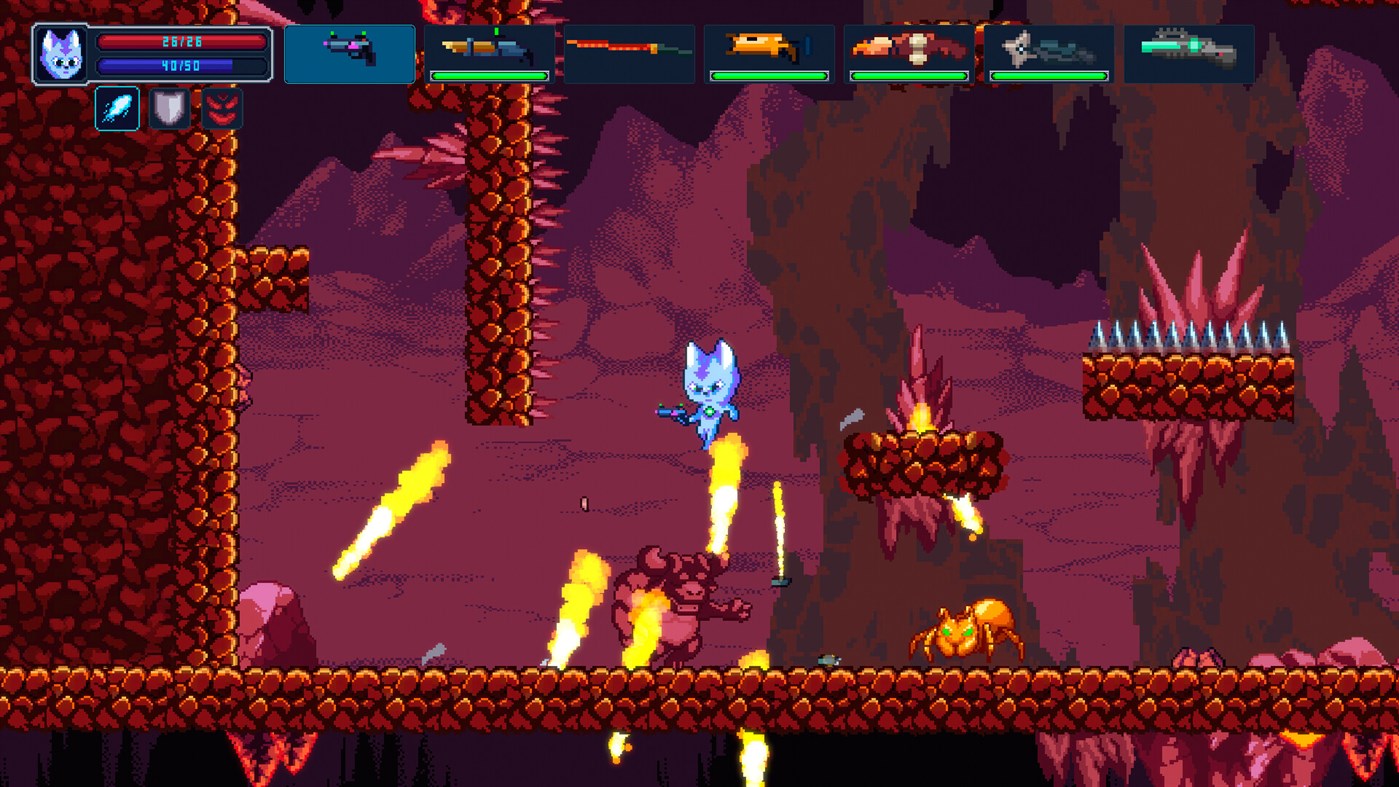Select the red organic bone weapon

click(909, 48)
